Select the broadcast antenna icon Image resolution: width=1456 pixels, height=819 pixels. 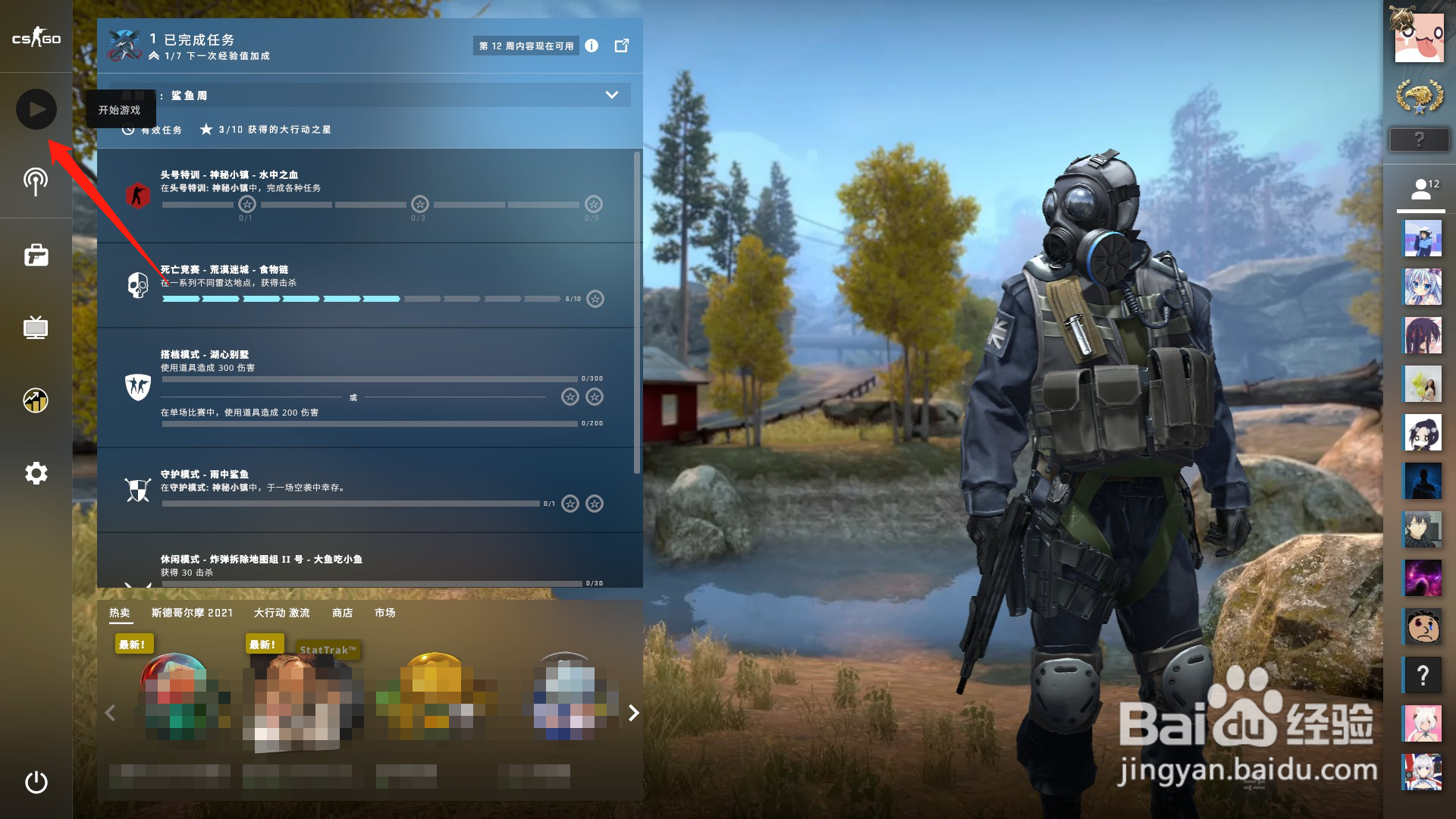point(36,182)
